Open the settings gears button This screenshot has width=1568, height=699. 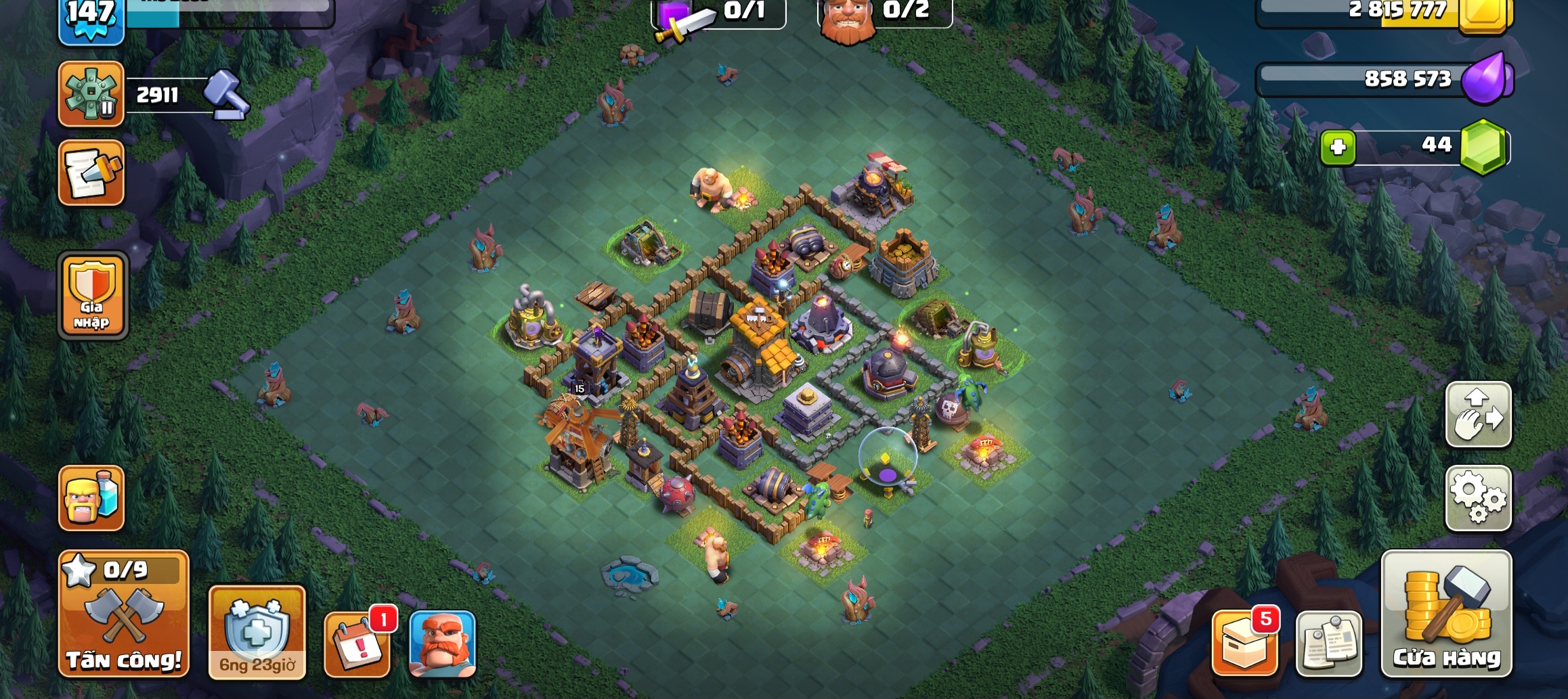(1479, 499)
